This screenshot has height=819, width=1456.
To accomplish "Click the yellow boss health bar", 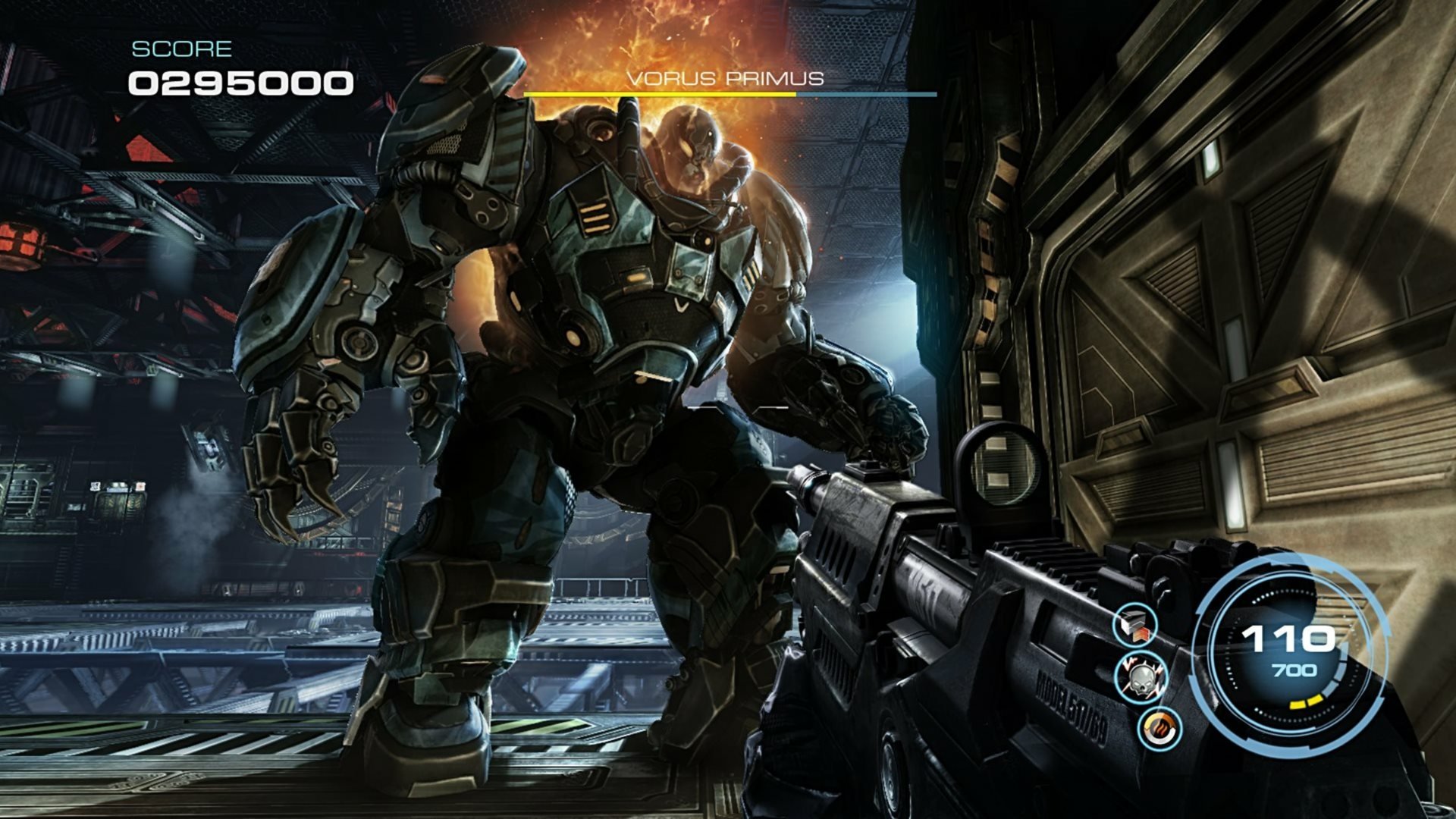I will [x=660, y=94].
